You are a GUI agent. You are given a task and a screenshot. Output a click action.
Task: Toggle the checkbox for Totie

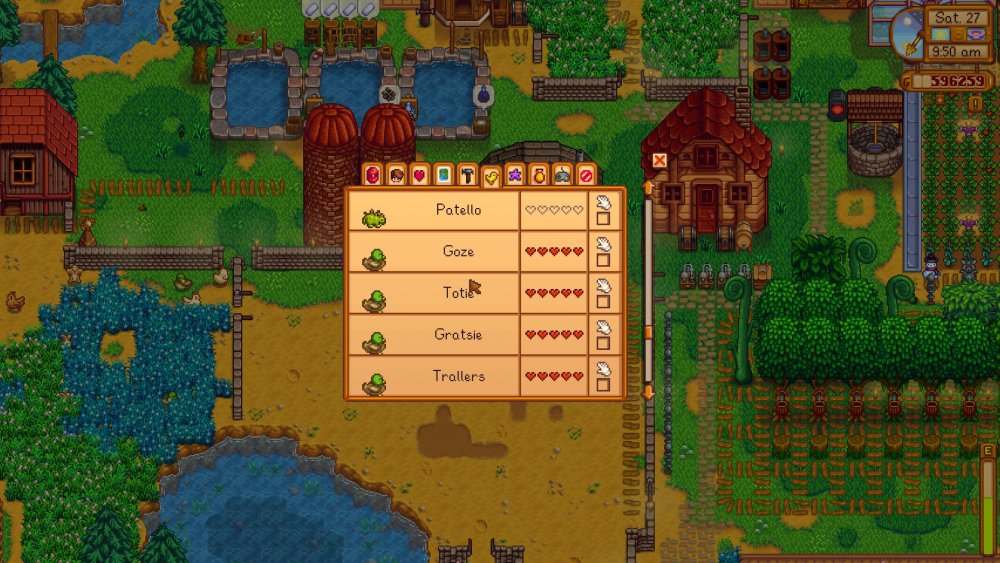click(x=603, y=301)
